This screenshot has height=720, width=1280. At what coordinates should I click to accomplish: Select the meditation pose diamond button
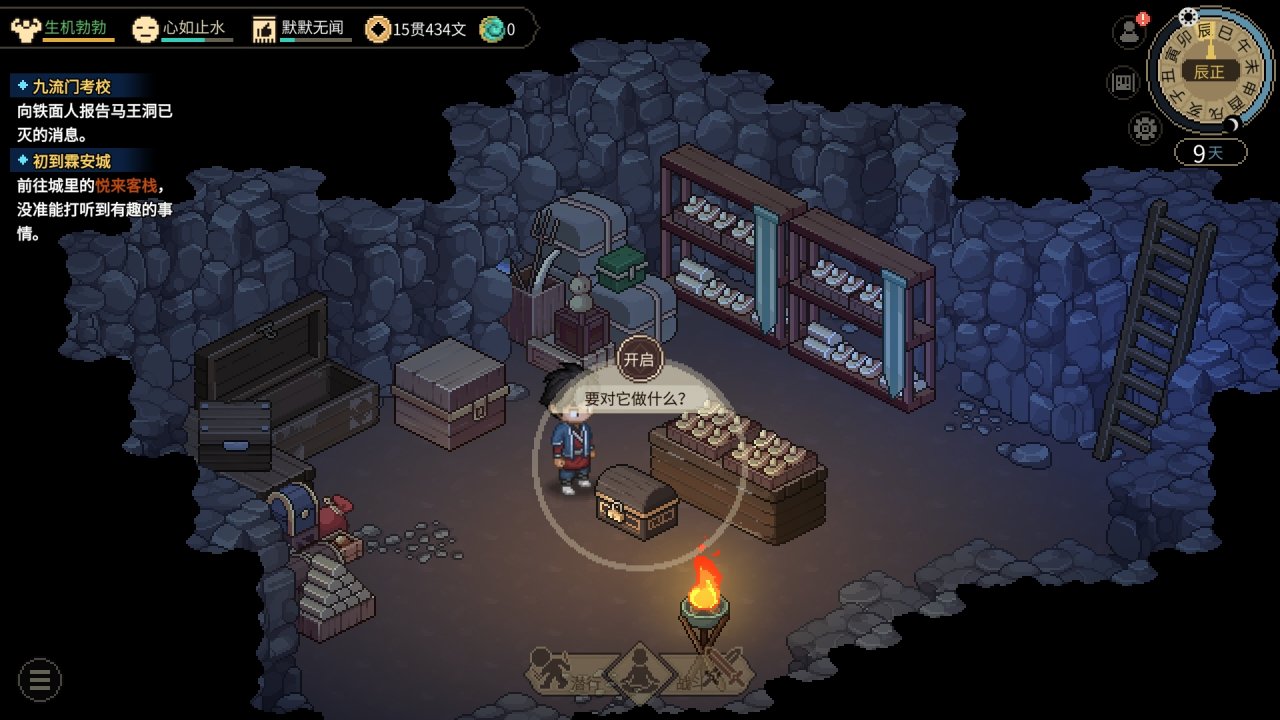[x=637, y=674]
